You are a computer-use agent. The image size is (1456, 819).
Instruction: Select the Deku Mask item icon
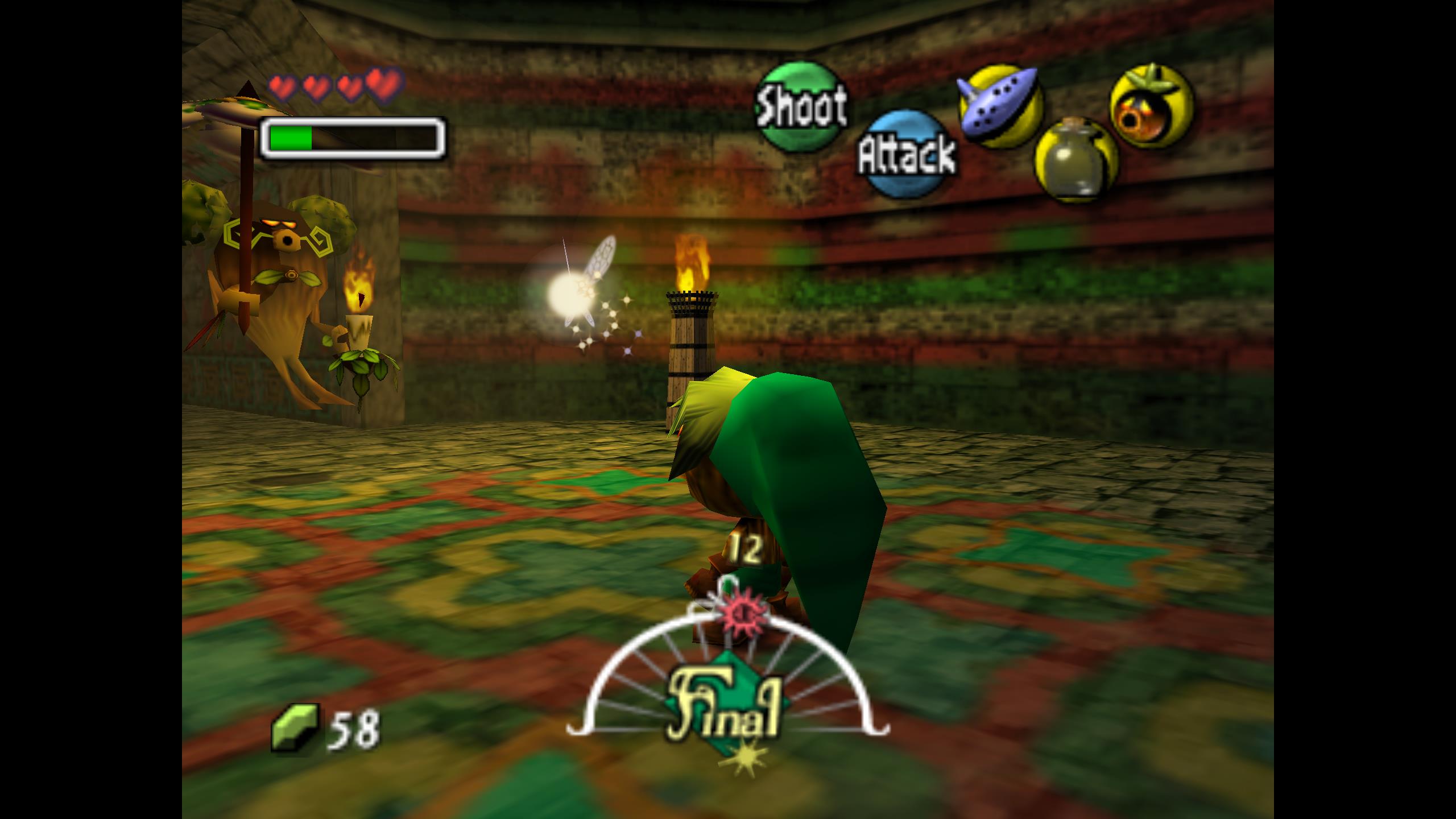click(x=1152, y=106)
